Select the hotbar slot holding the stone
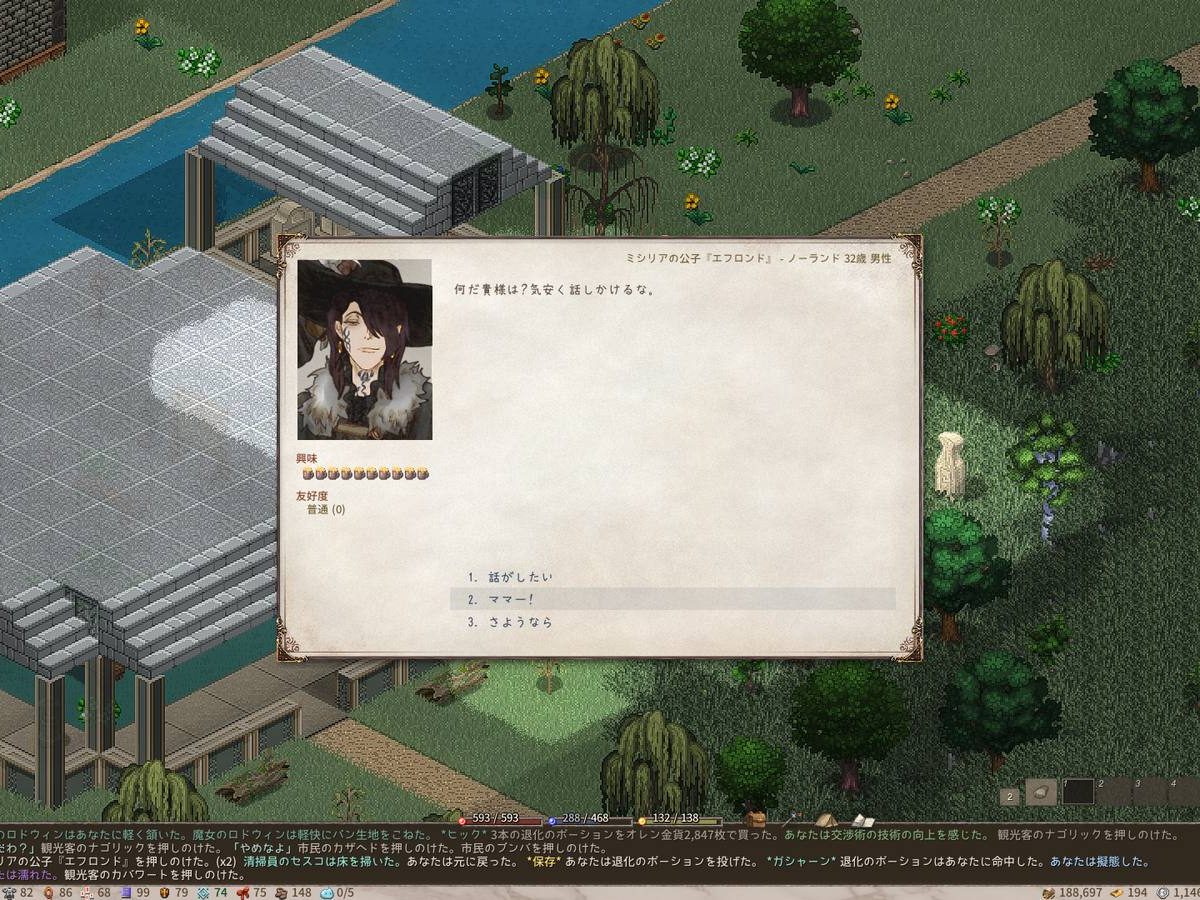 click(1041, 792)
